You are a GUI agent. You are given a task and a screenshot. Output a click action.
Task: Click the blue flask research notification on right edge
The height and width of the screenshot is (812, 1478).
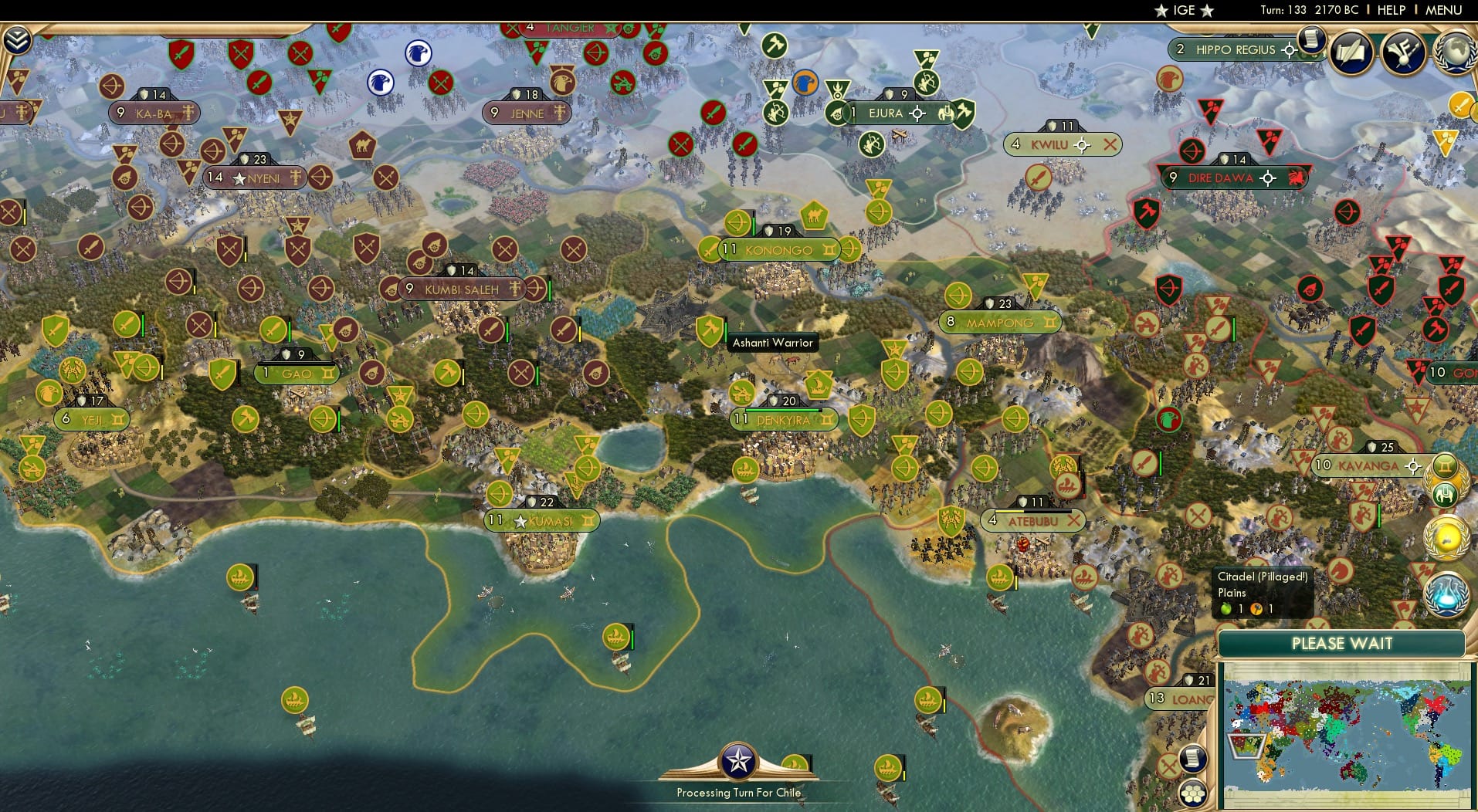(x=1449, y=593)
